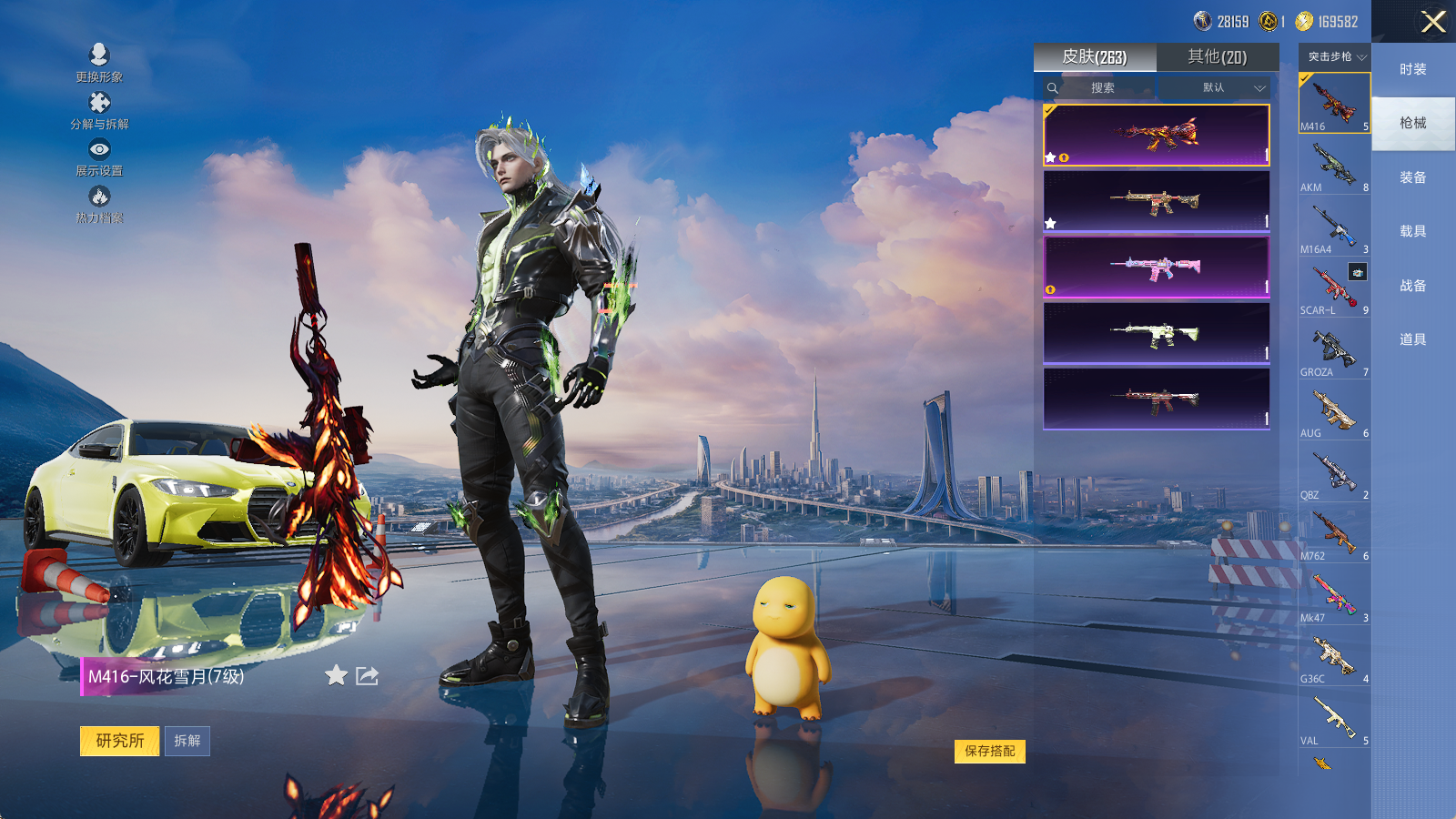Open 展示设置 display settings

tap(99, 157)
